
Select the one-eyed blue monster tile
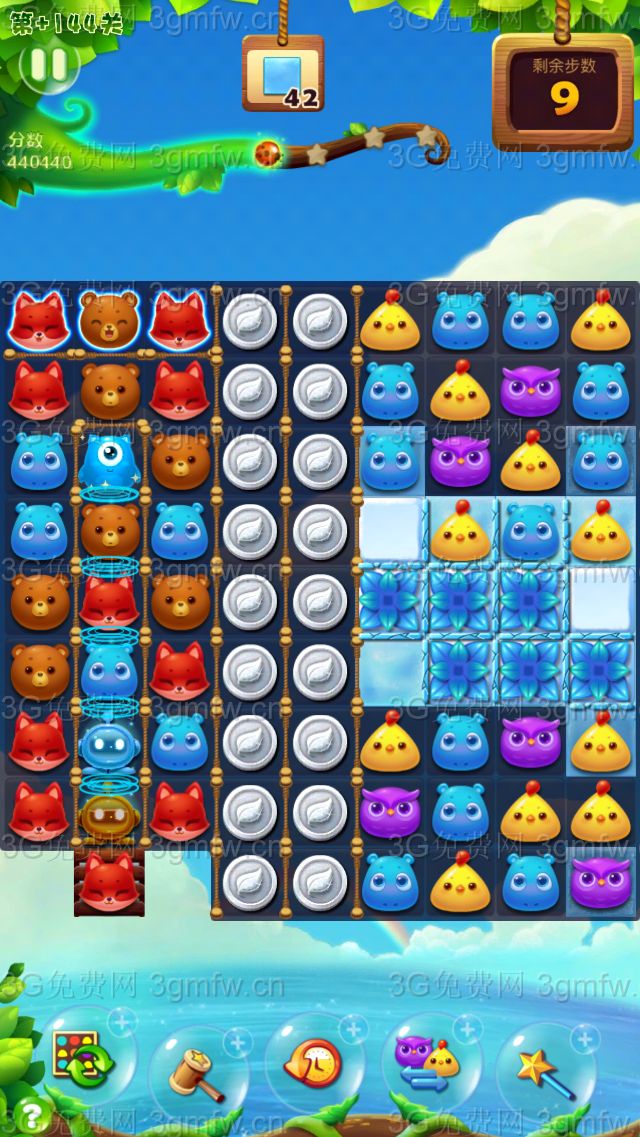tap(109, 461)
